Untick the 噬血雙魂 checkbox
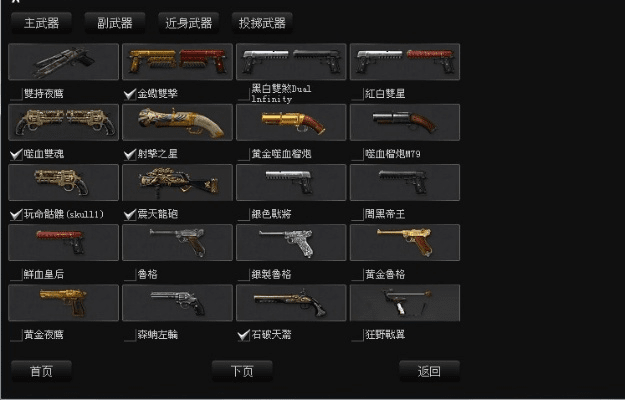625x400 pixels. [x=15, y=154]
